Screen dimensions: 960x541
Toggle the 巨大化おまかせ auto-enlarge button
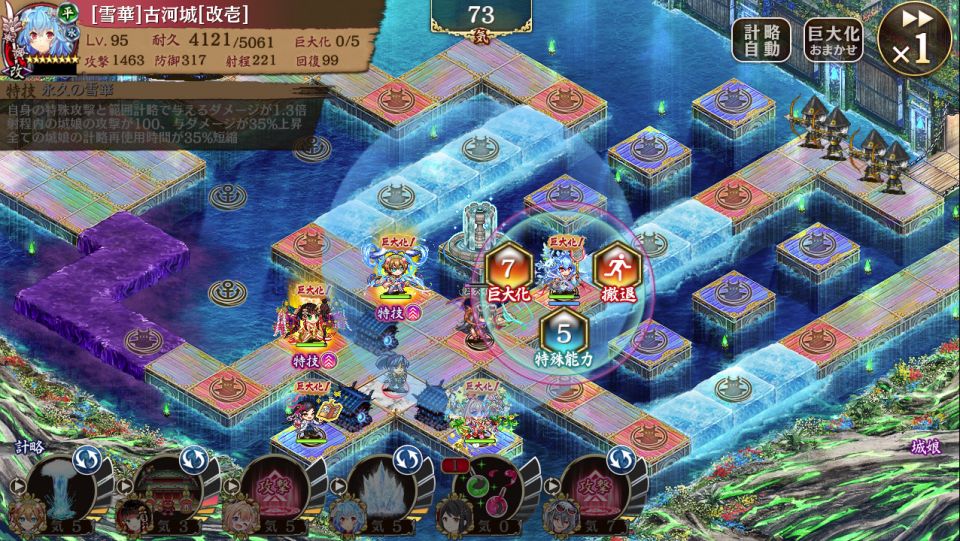tap(834, 40)
